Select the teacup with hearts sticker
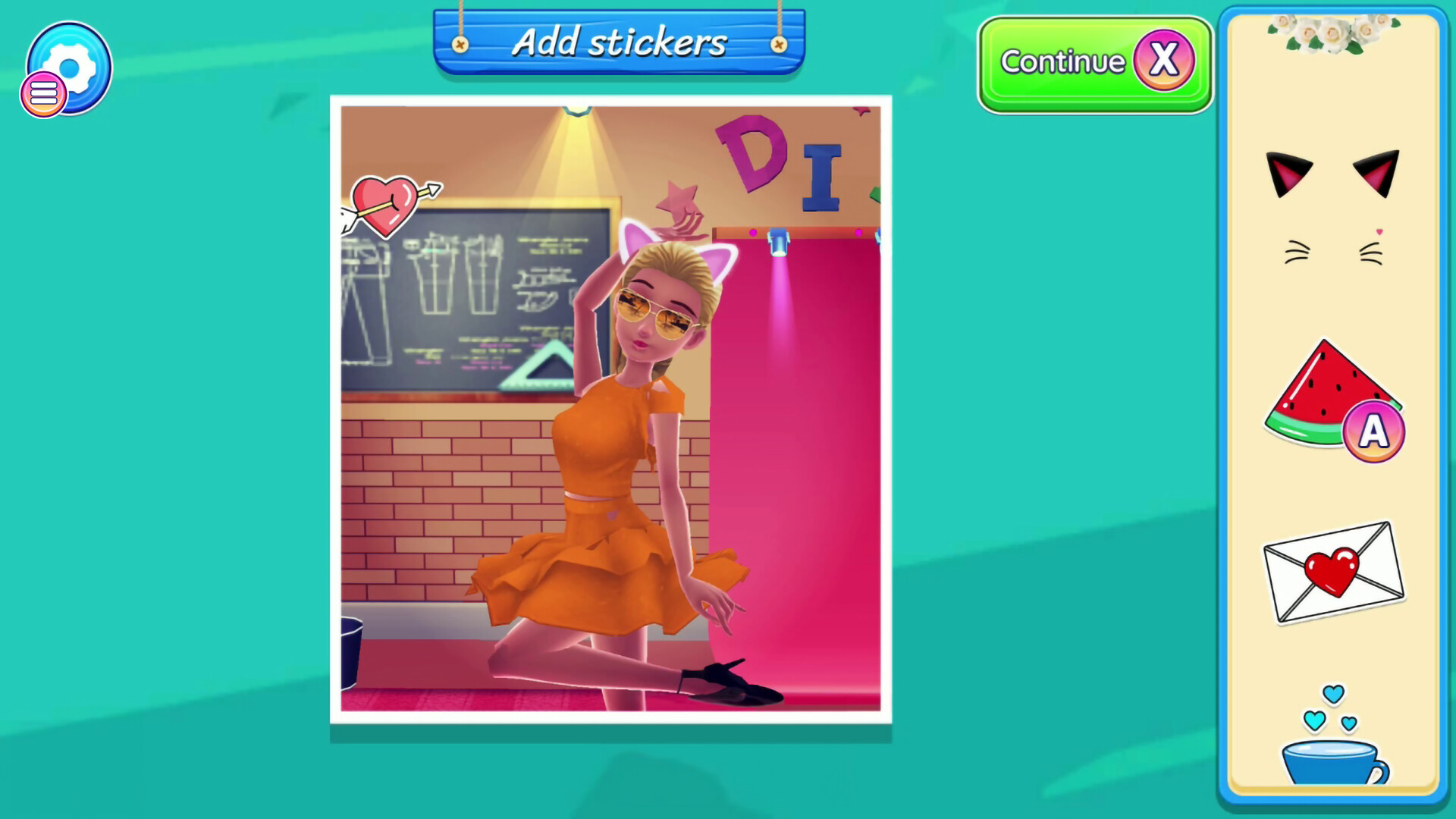This screenshot has height=819, width=1456. [1333, 758]
